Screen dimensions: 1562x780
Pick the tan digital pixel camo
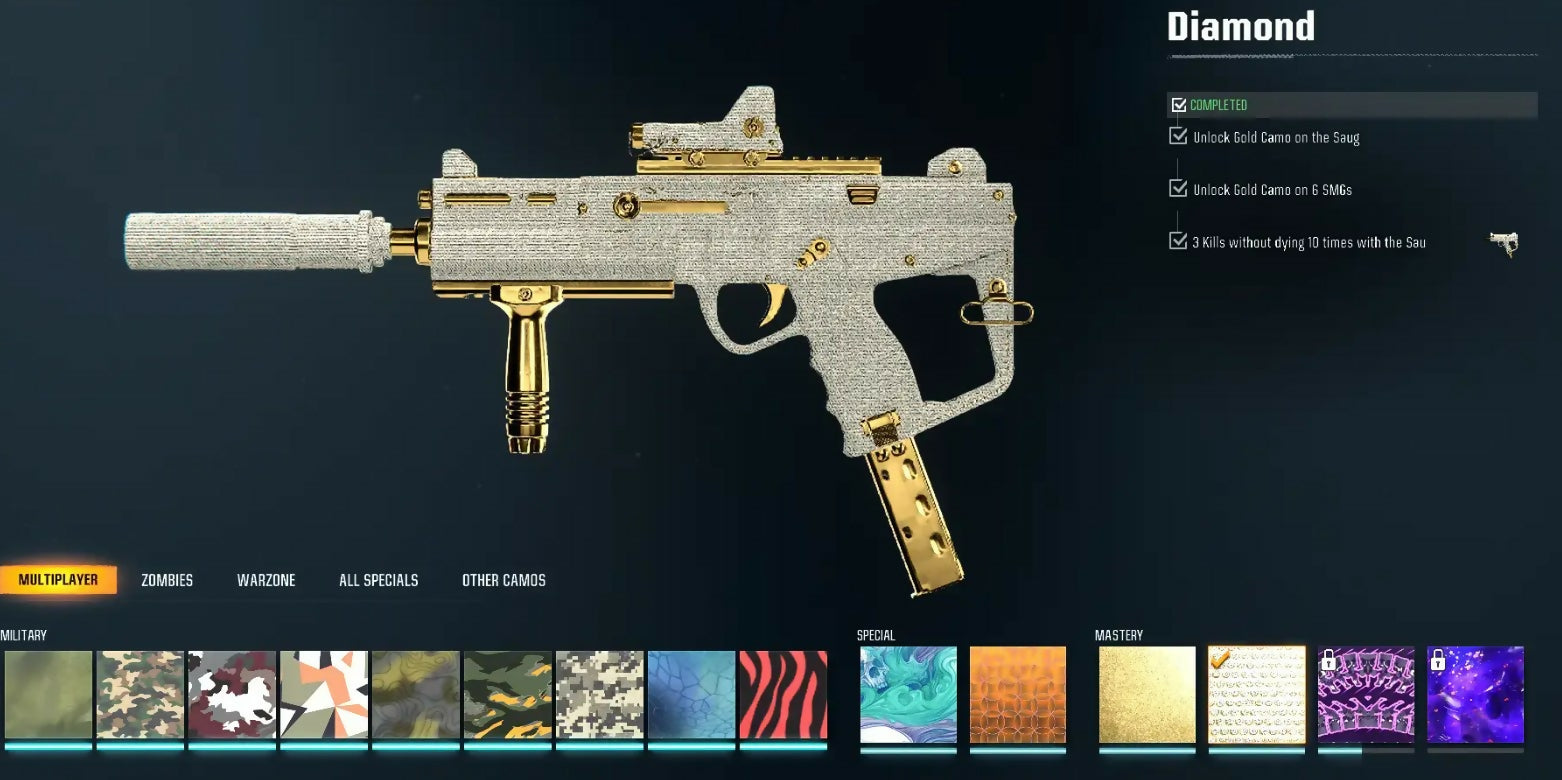pos(600,695)
